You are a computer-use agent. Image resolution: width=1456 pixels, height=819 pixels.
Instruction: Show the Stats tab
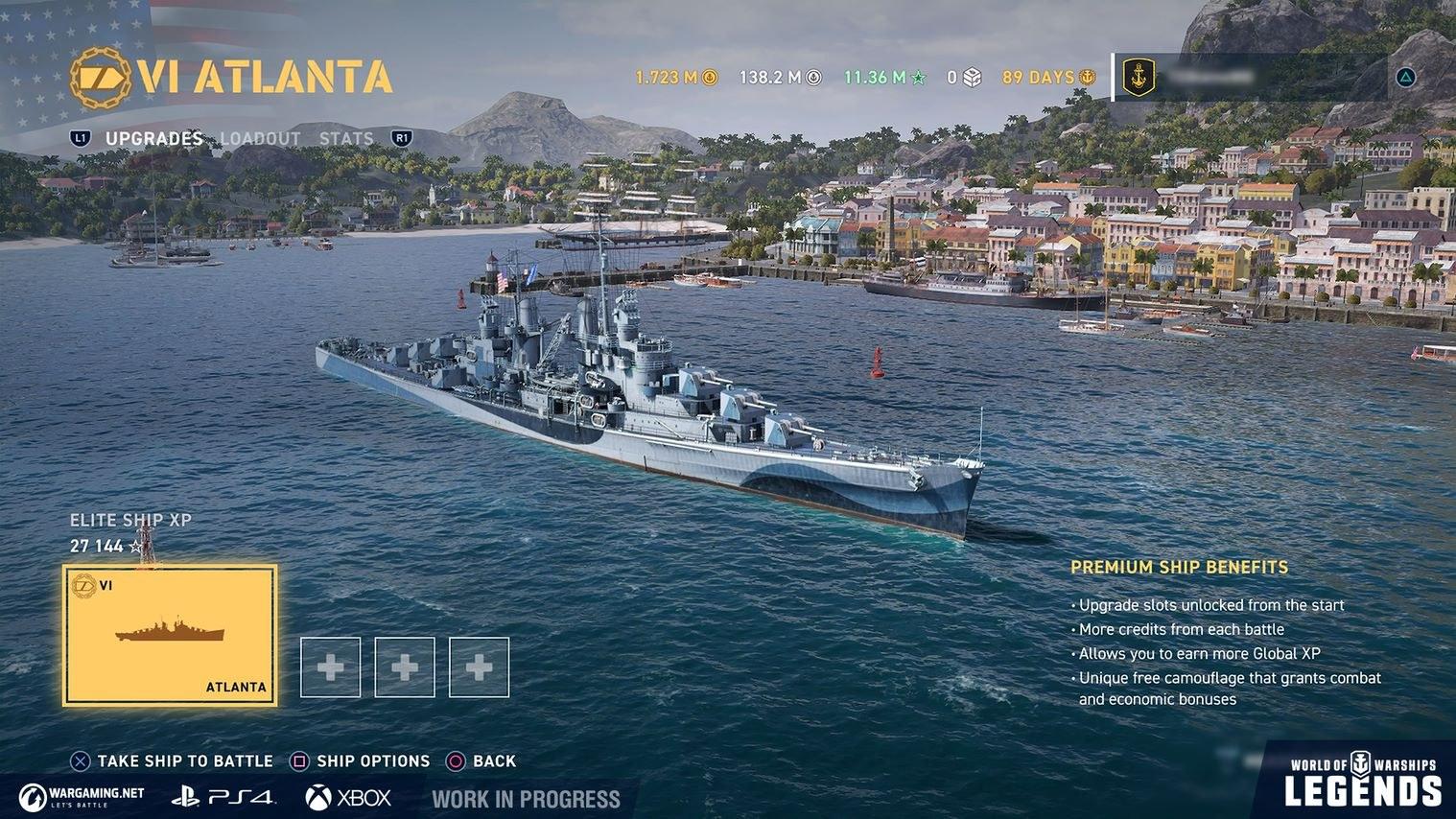pos(346,138)
